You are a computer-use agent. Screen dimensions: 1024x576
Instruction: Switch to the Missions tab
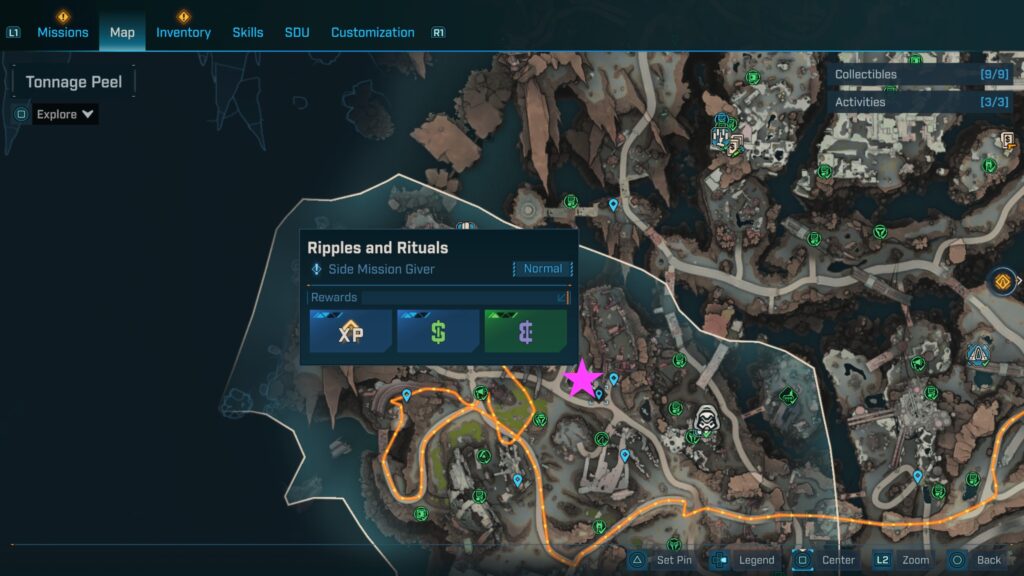point(63,32)
